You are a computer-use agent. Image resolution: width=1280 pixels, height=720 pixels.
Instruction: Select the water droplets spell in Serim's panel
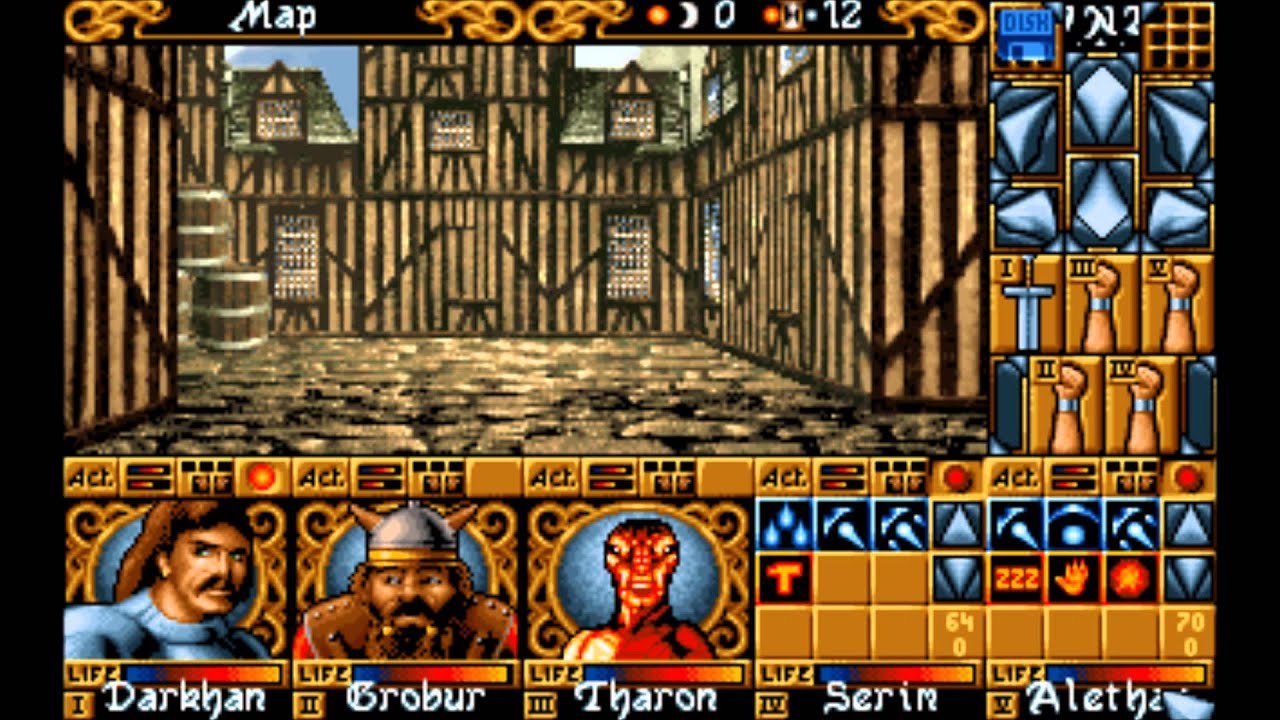[787, 525]
